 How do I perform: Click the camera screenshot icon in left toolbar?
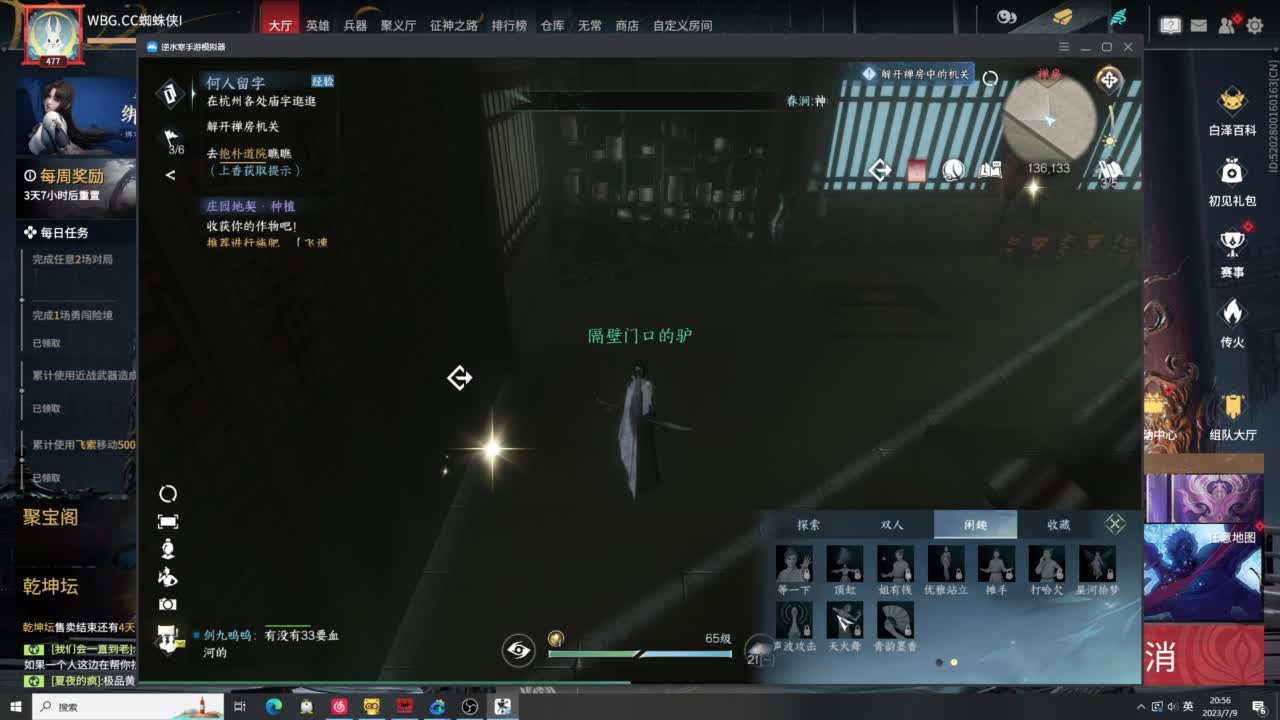coord(168,602)
